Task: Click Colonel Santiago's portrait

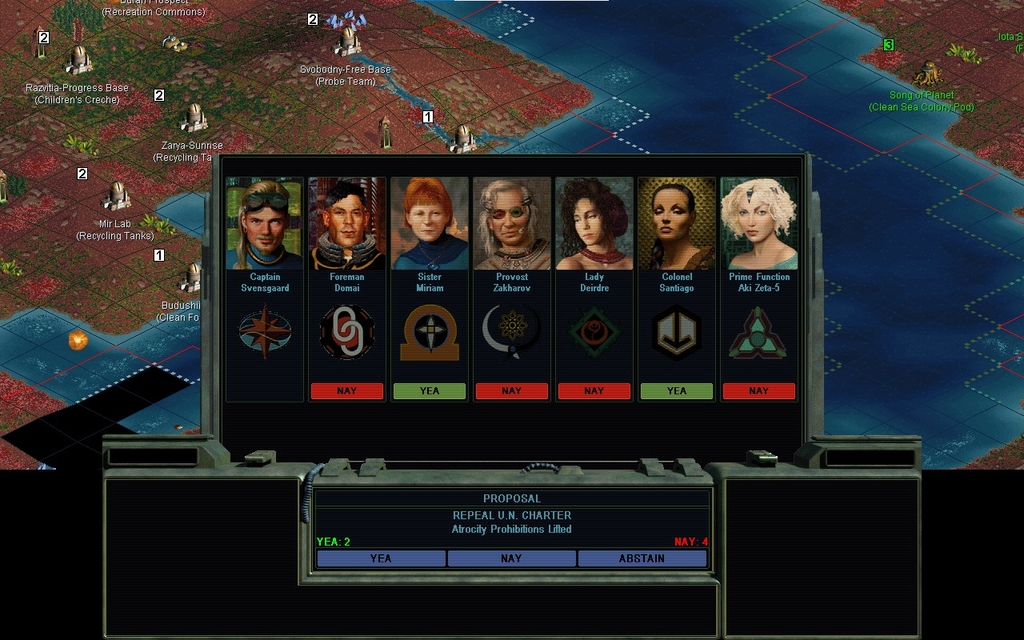Action: tap(676, 224)
